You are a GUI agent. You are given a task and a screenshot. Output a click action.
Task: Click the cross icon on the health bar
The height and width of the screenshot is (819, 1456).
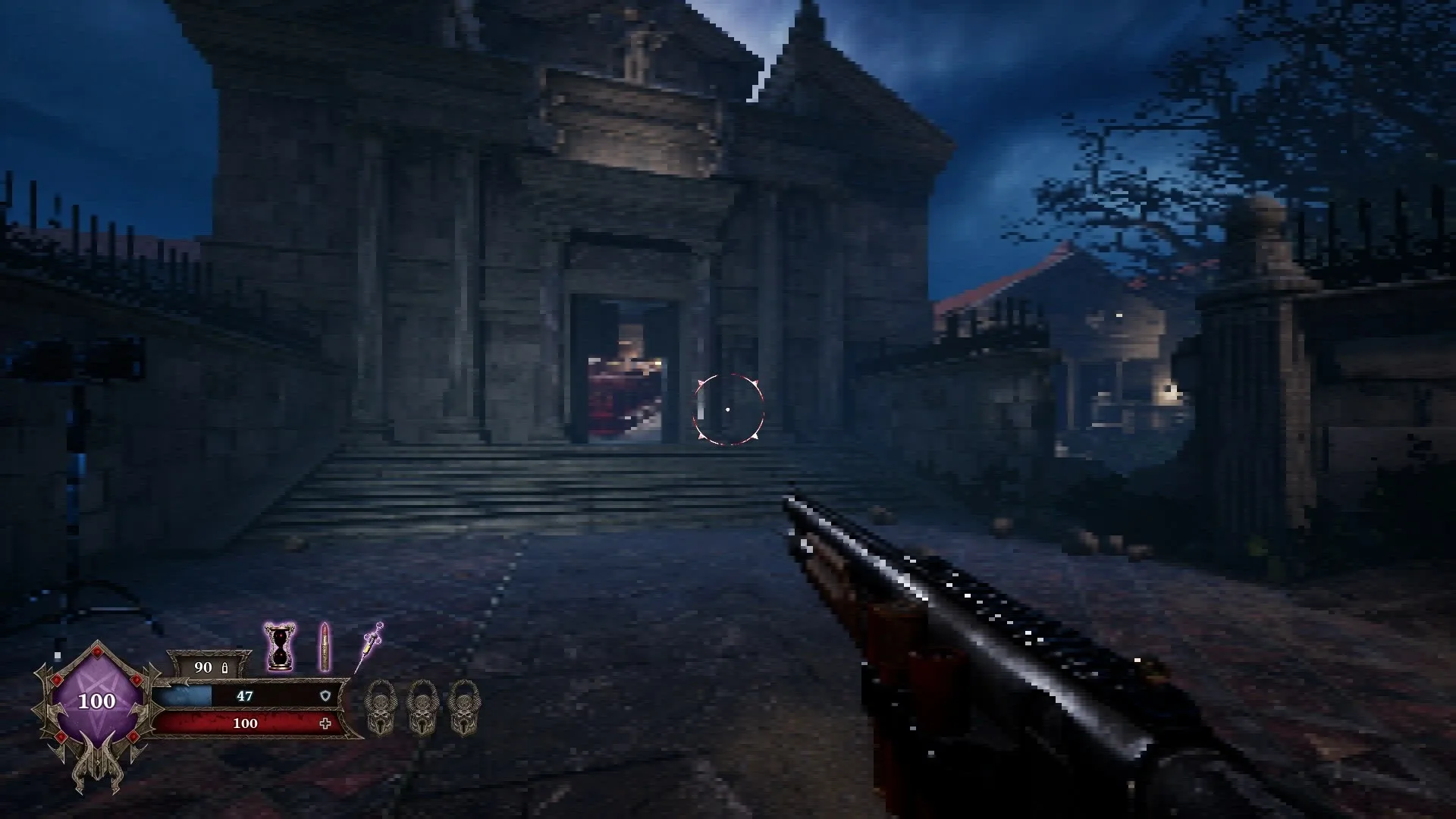[x=325, y=723]
